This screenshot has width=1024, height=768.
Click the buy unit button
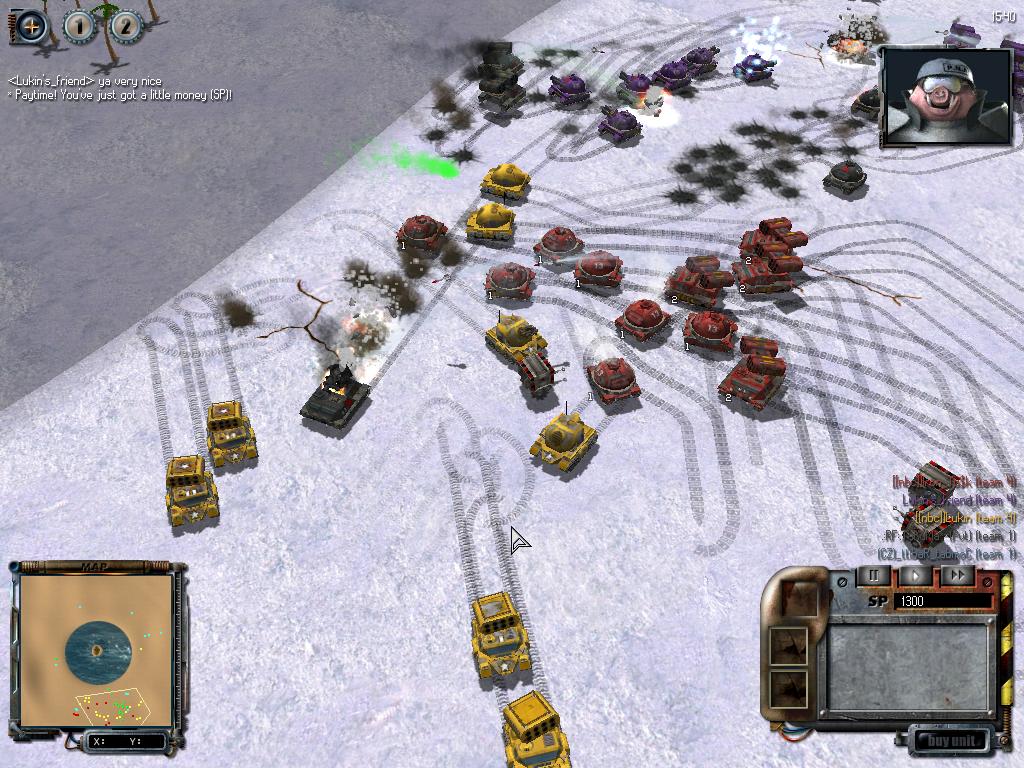(x=951, y=741)
